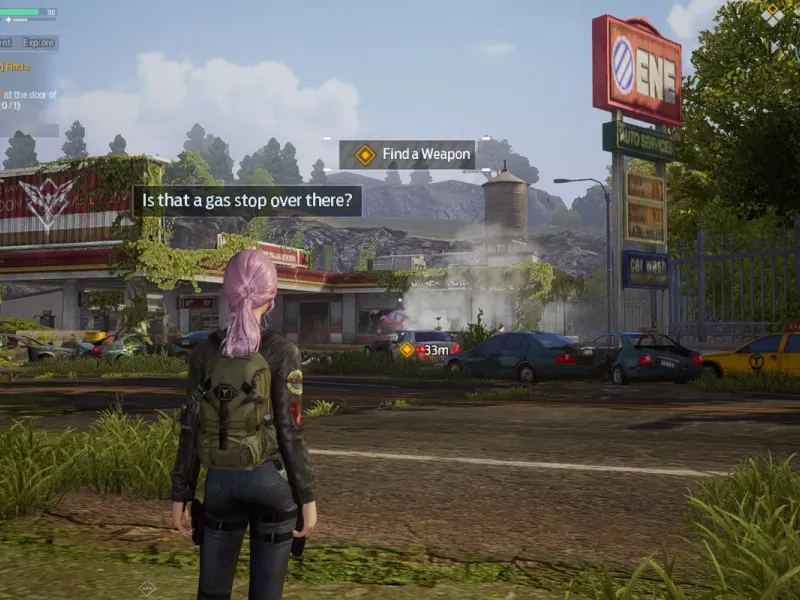The height and width of the screenshot is (600, 800).
Task: Click the Find a Weapon objective banner
Action: tap(407, 155)
